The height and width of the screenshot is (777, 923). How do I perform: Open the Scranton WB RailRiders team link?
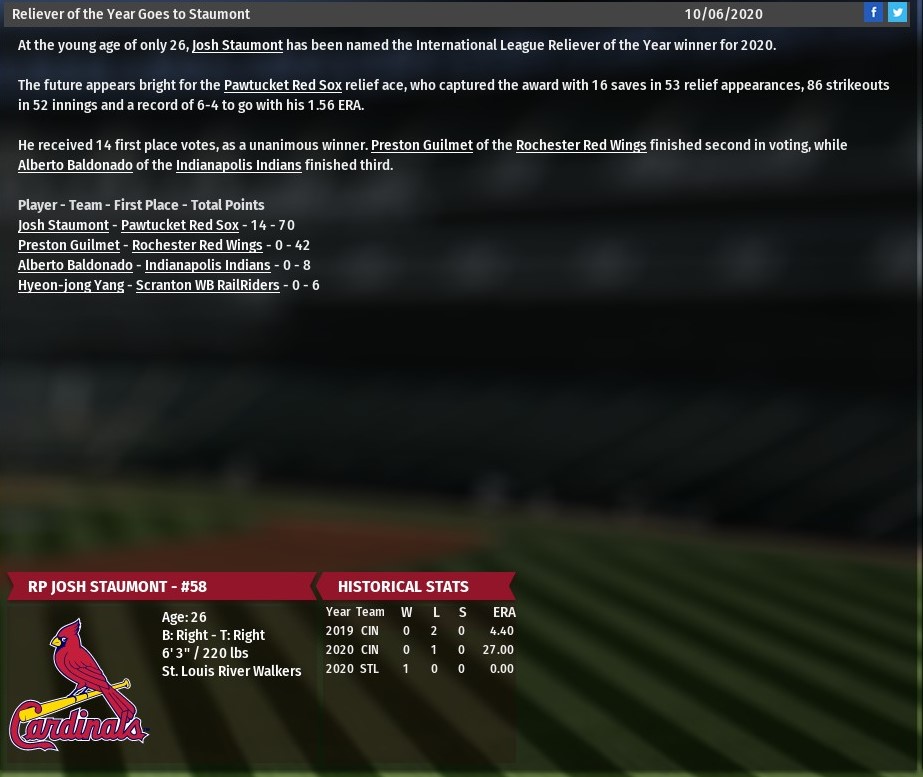click(x=207, y=285)
